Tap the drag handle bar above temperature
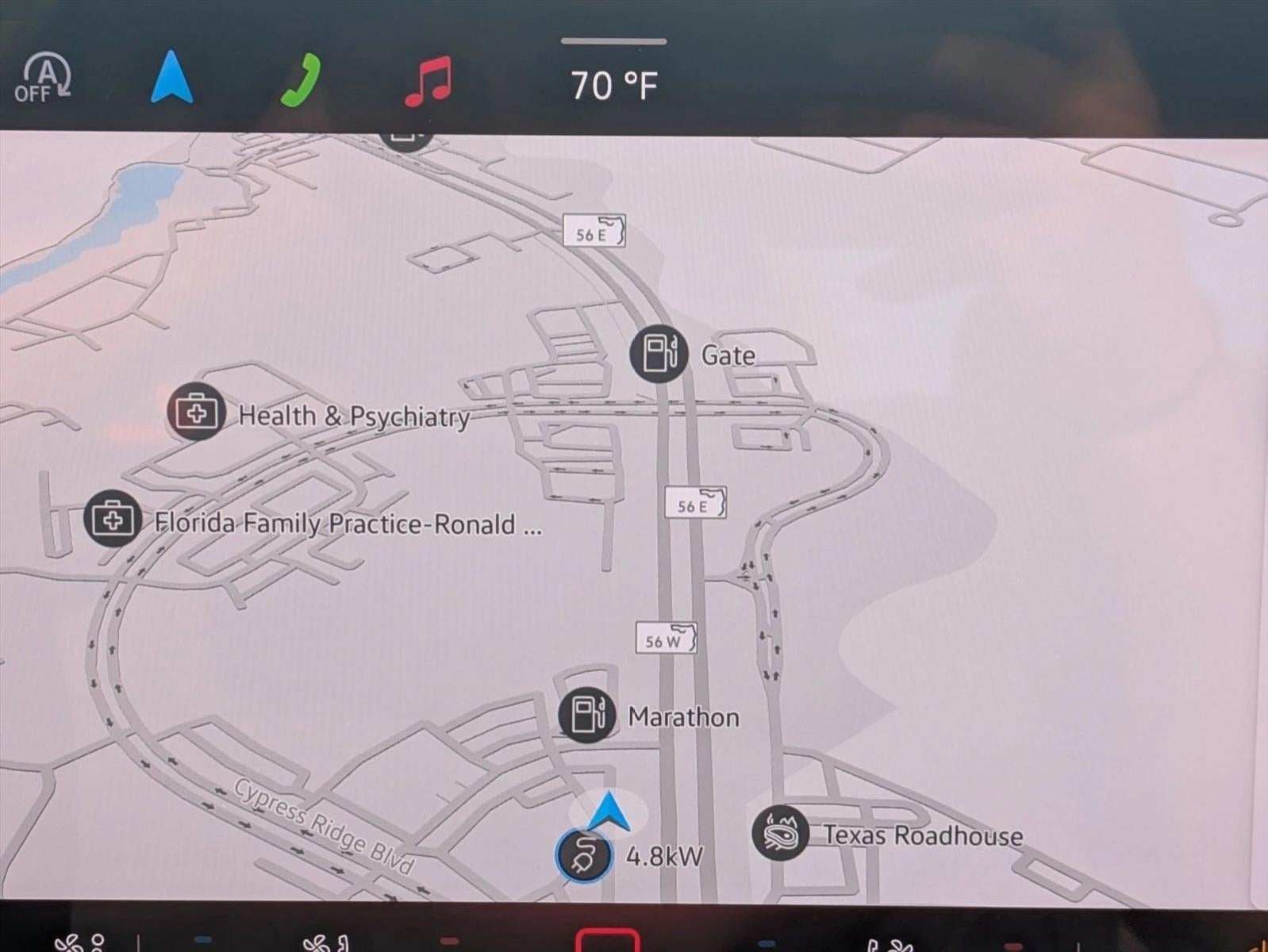The width and height of the screenshot is (1268, 952). tap(613, 41)
